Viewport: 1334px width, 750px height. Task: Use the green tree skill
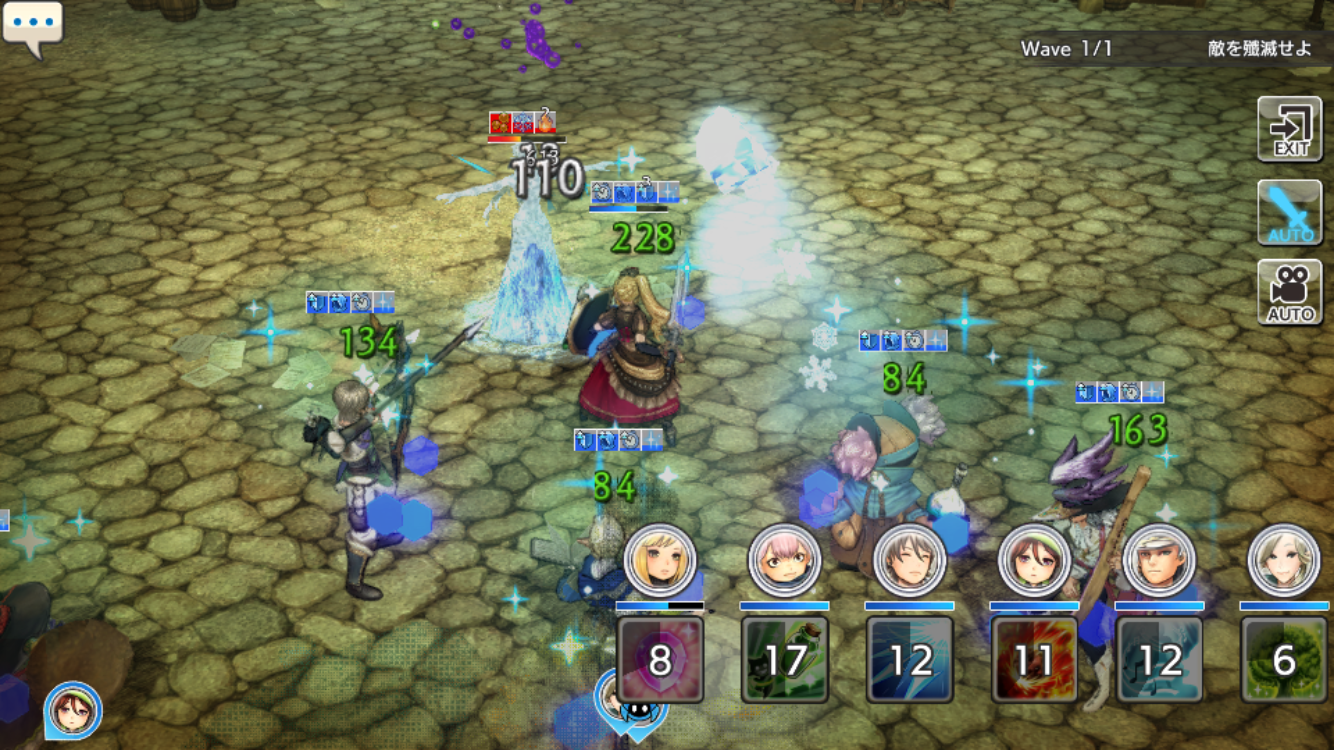tap(1284, 659)
